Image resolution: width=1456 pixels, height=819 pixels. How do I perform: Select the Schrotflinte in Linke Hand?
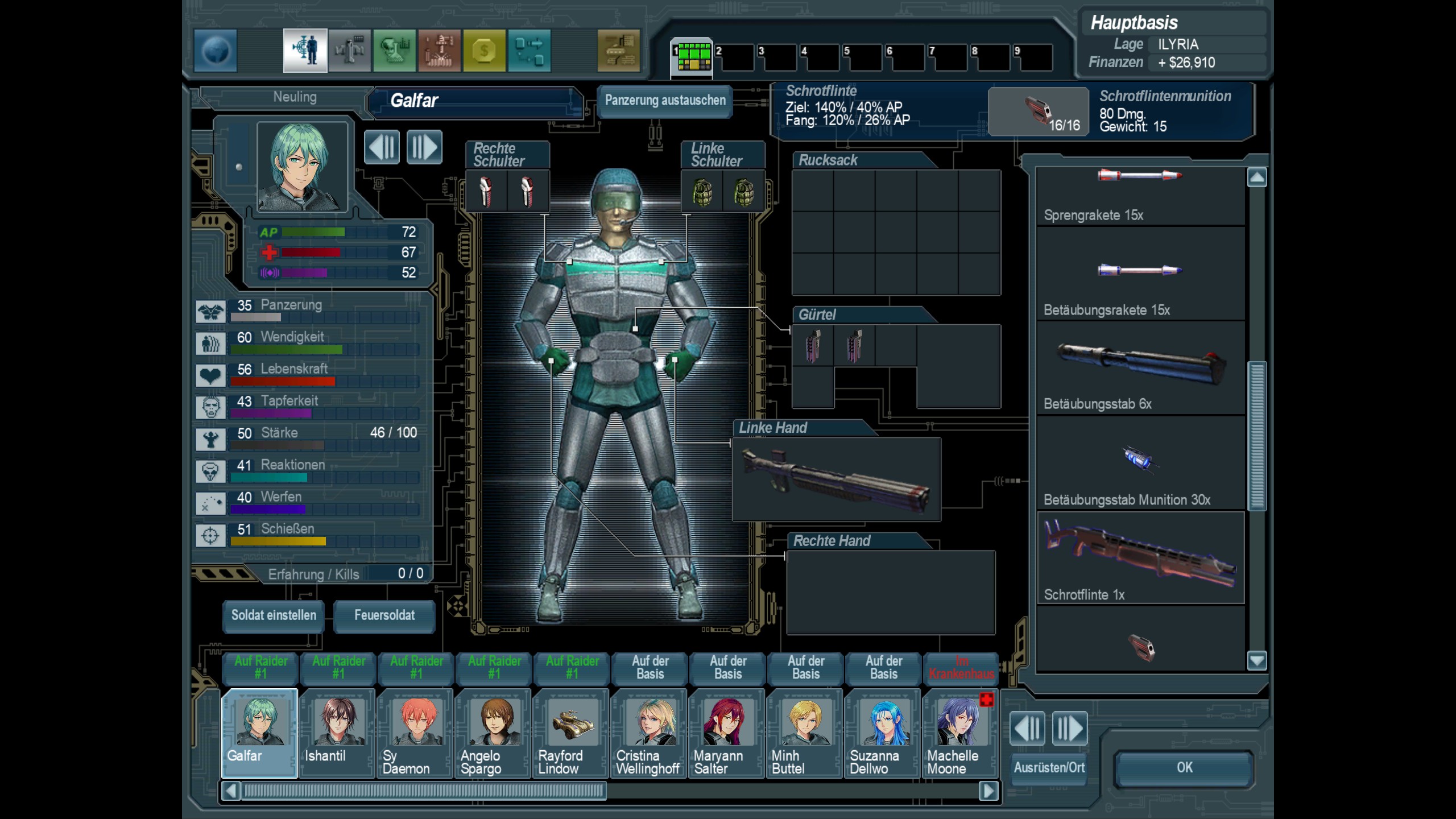[836, 479]
